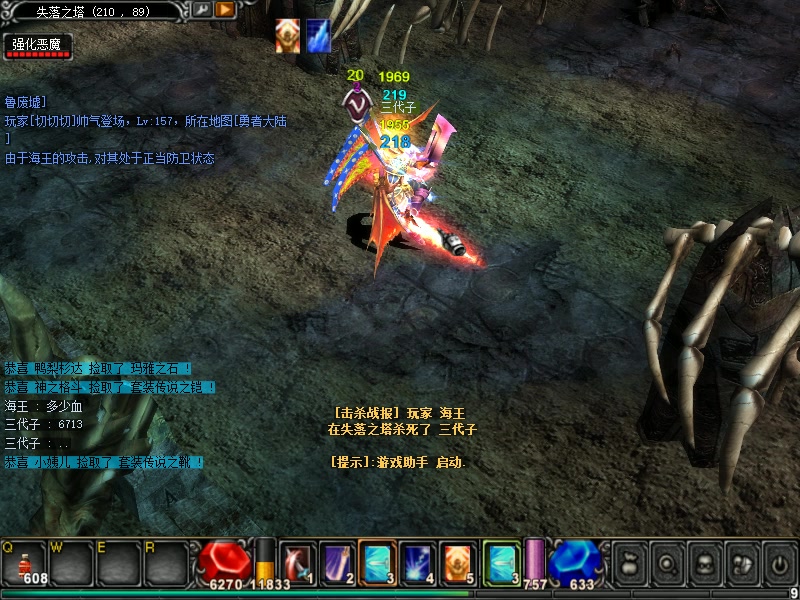Select the green-framed cyan sword skill
Image resolution: width=800 pixels, height=600 pixels.
pos(501,562)
